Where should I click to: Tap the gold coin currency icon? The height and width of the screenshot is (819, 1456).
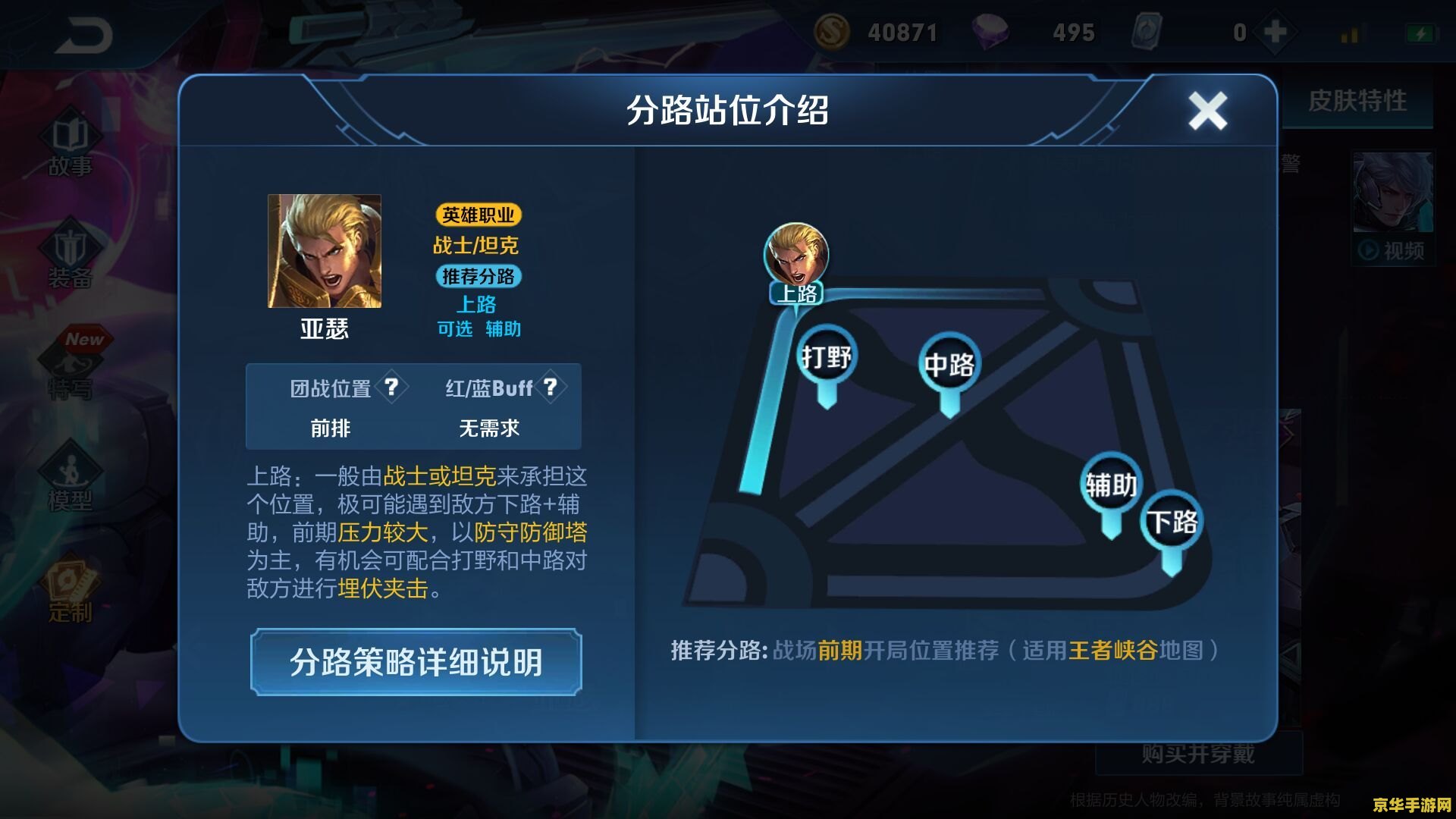834,32
